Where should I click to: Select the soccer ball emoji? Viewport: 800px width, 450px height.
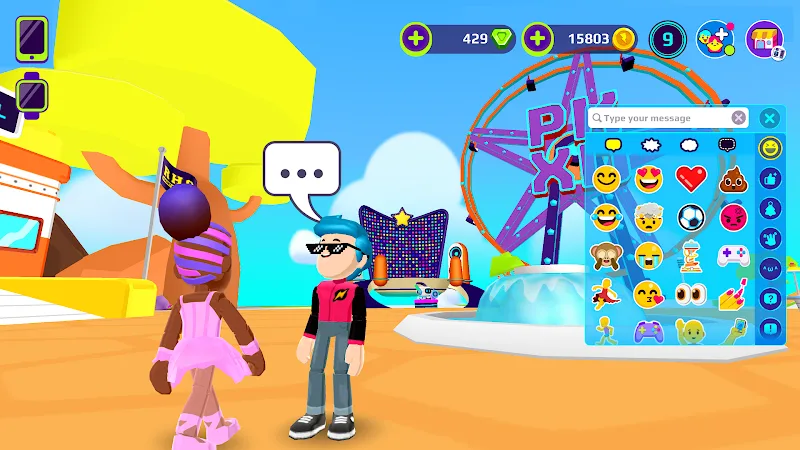[691, 217]
